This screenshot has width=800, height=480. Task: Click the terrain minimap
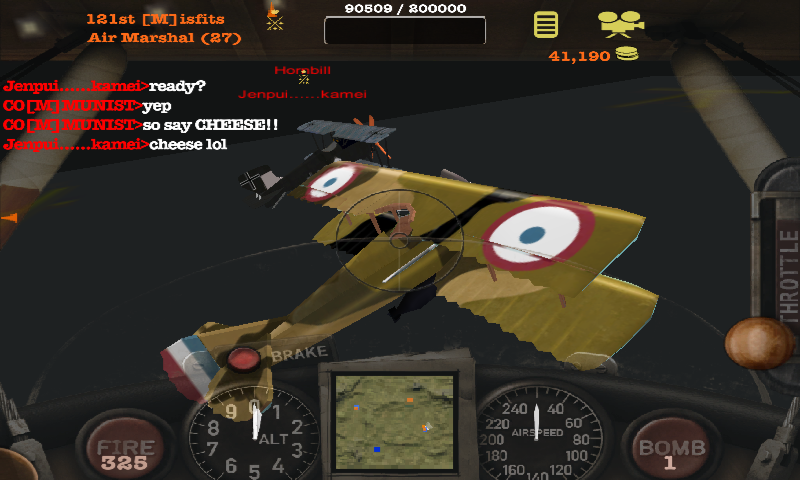(x=394, y=417)
